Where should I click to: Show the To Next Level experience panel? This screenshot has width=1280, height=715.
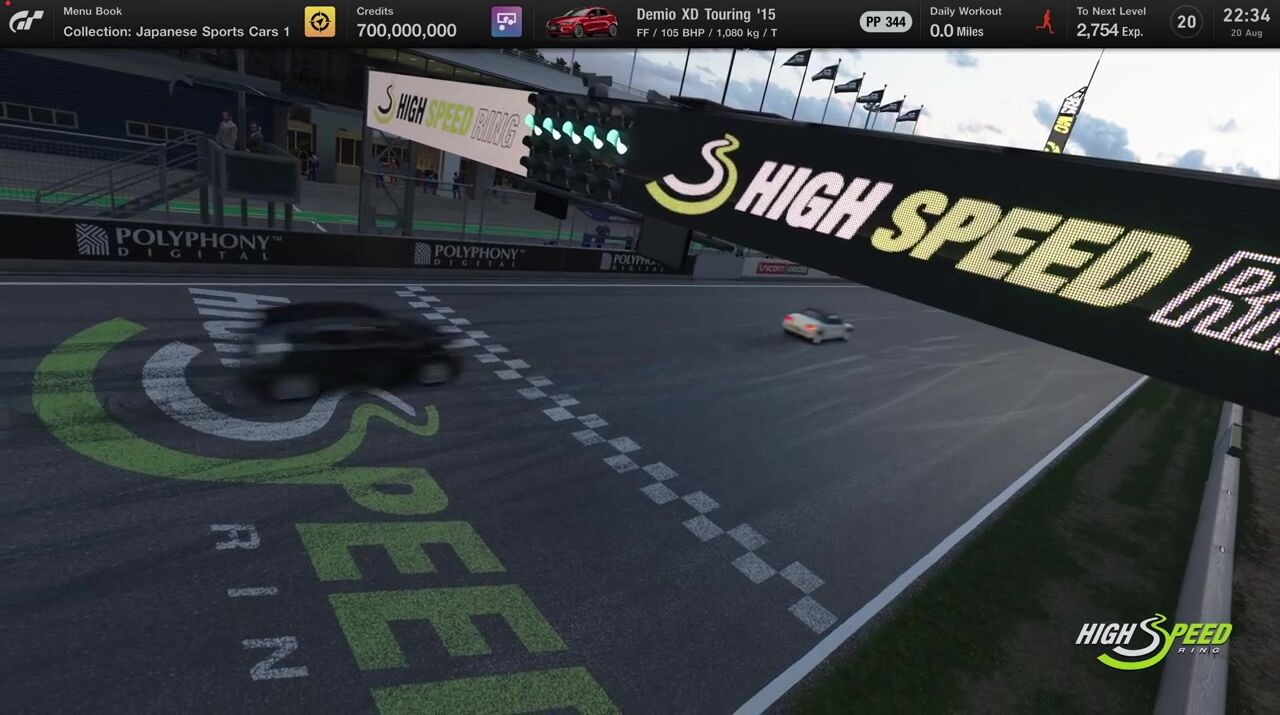click(x=1110, y=22)
